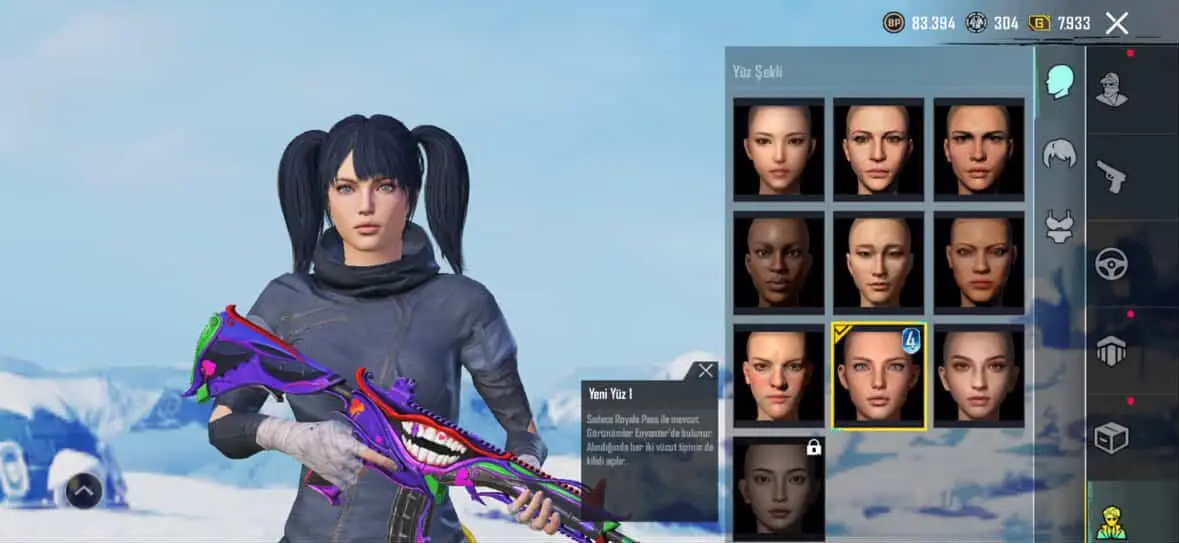Pick the face with red blushing cheeks
Screen dimensions: 1179x543
(778, 375)
